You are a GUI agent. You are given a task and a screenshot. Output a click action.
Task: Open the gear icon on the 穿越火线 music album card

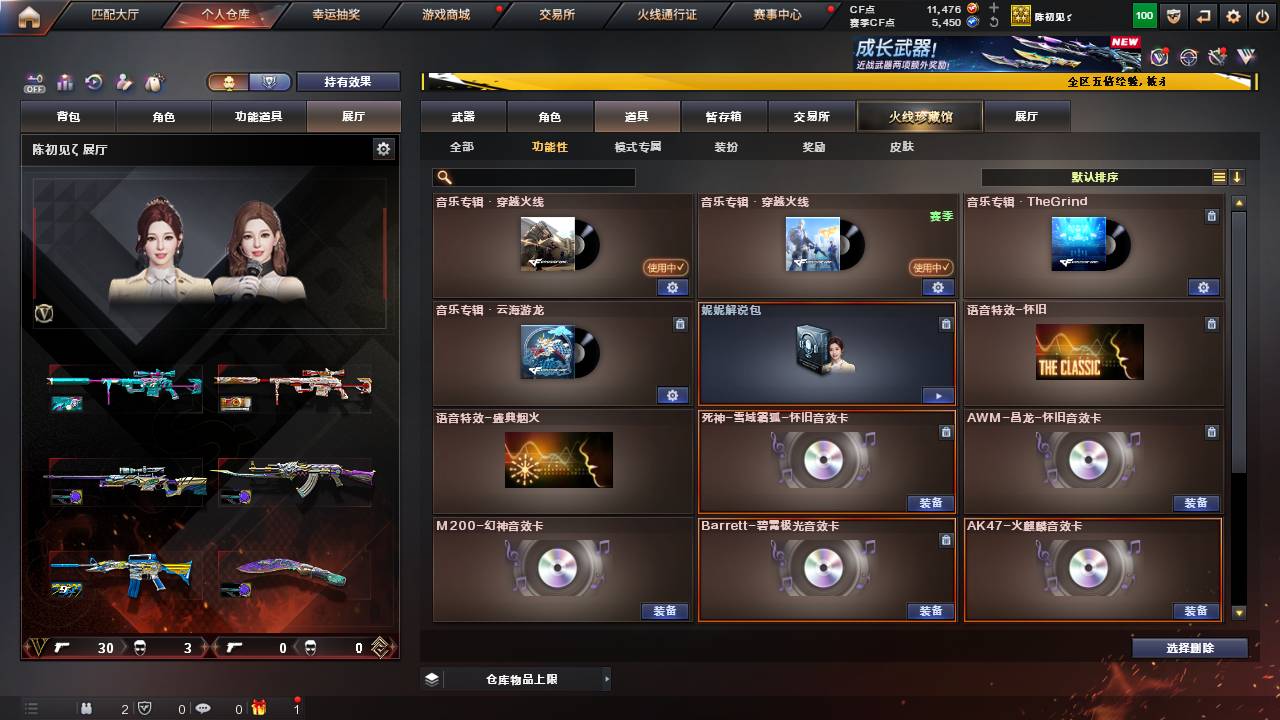click(672, 287)
